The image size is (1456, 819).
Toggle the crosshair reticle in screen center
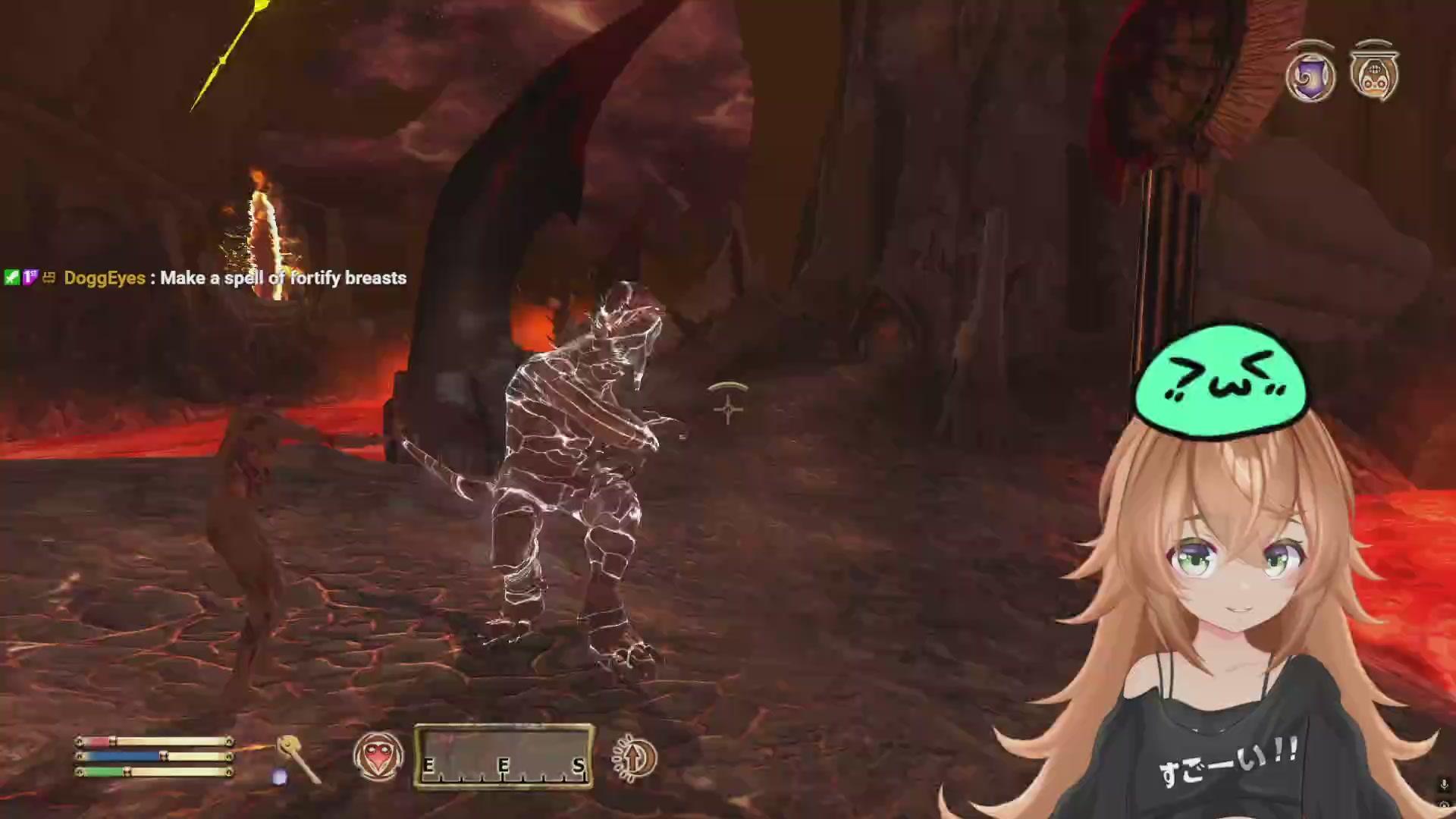click(726, 409)
